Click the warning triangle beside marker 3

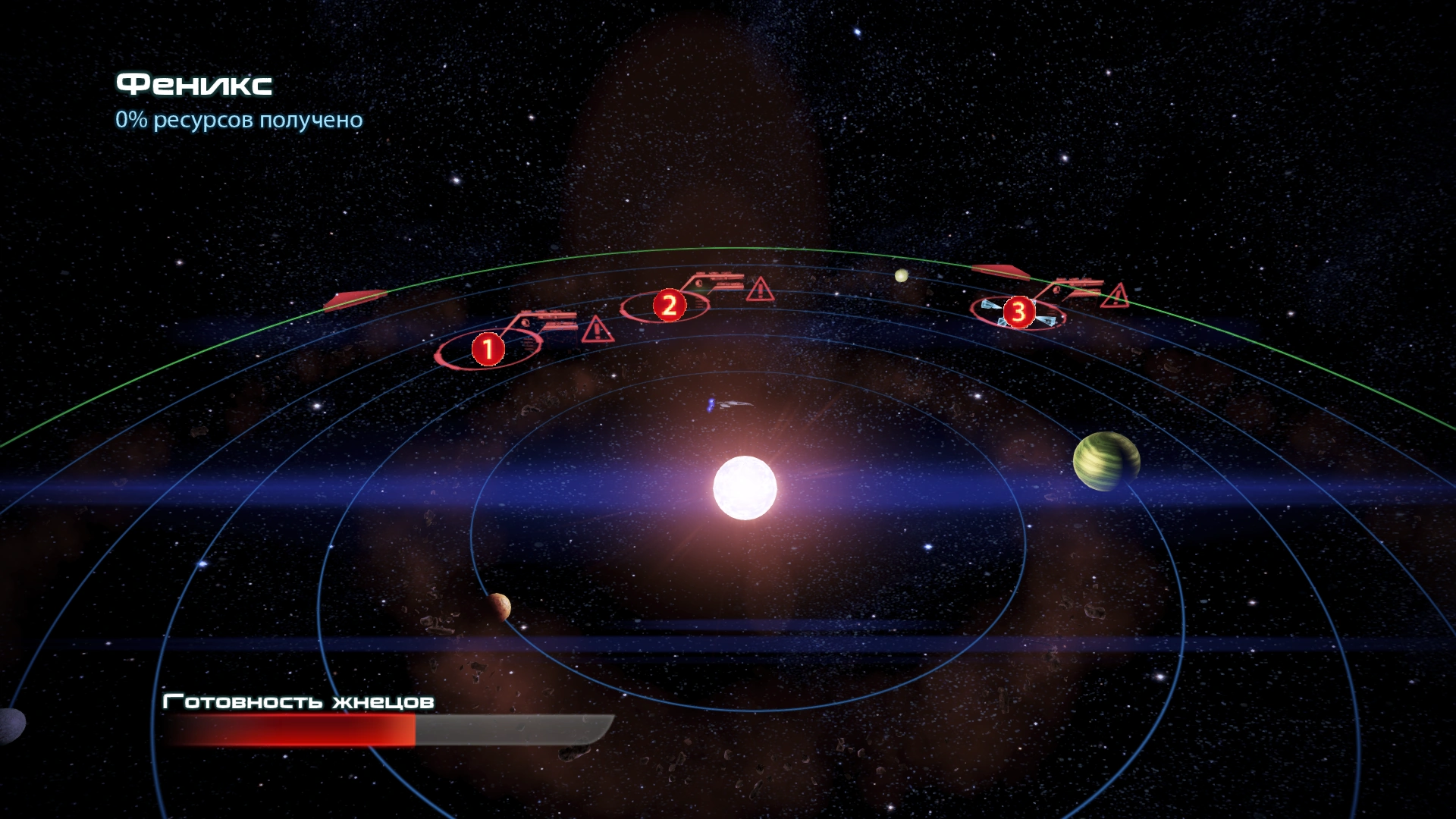(1114, 296)
